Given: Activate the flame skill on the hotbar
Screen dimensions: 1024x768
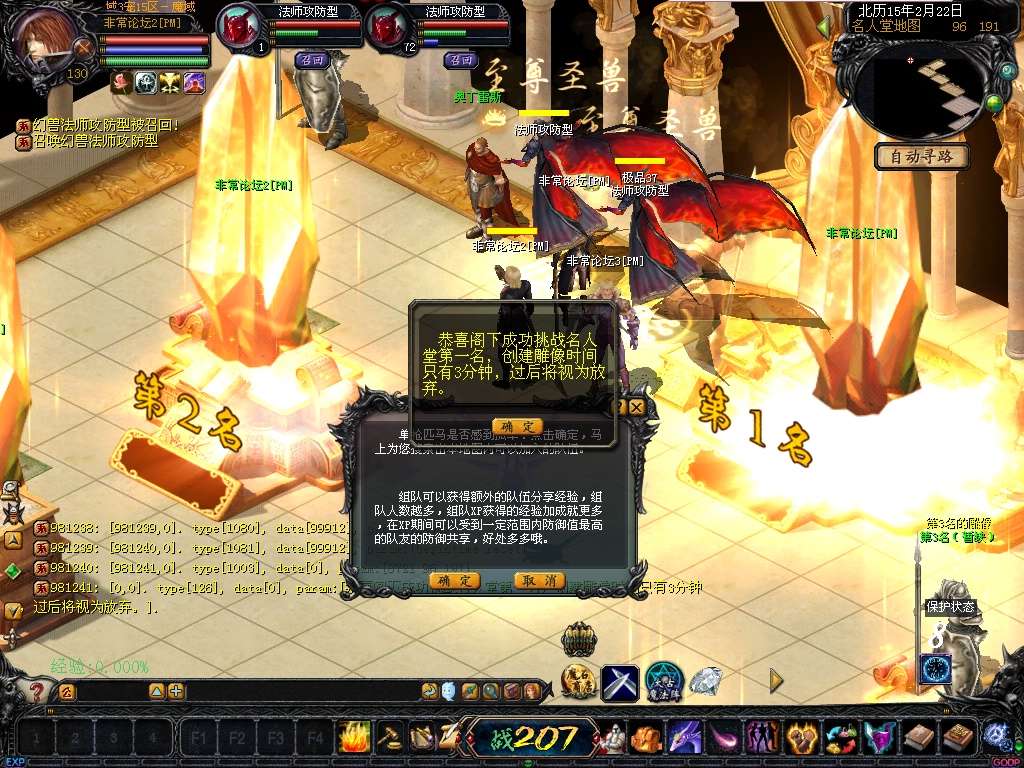Looking at the screenshot, I should 354,738.
